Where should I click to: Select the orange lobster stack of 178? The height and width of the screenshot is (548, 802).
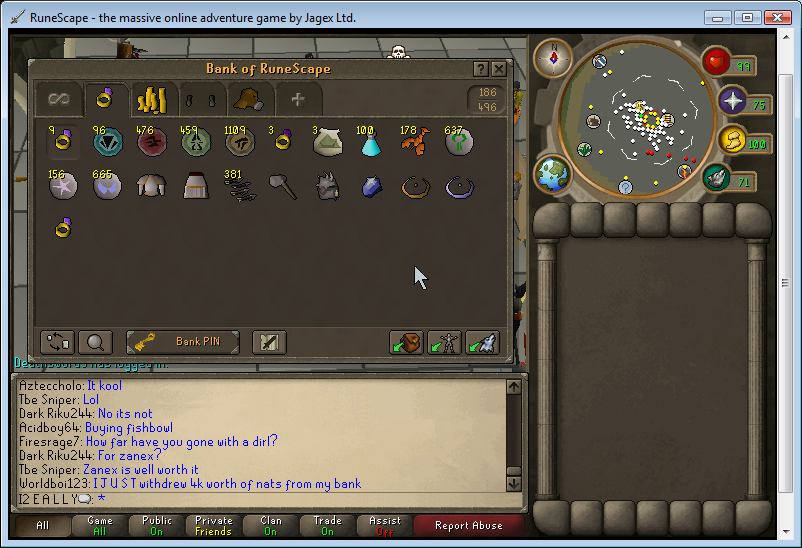pos(414,143)
